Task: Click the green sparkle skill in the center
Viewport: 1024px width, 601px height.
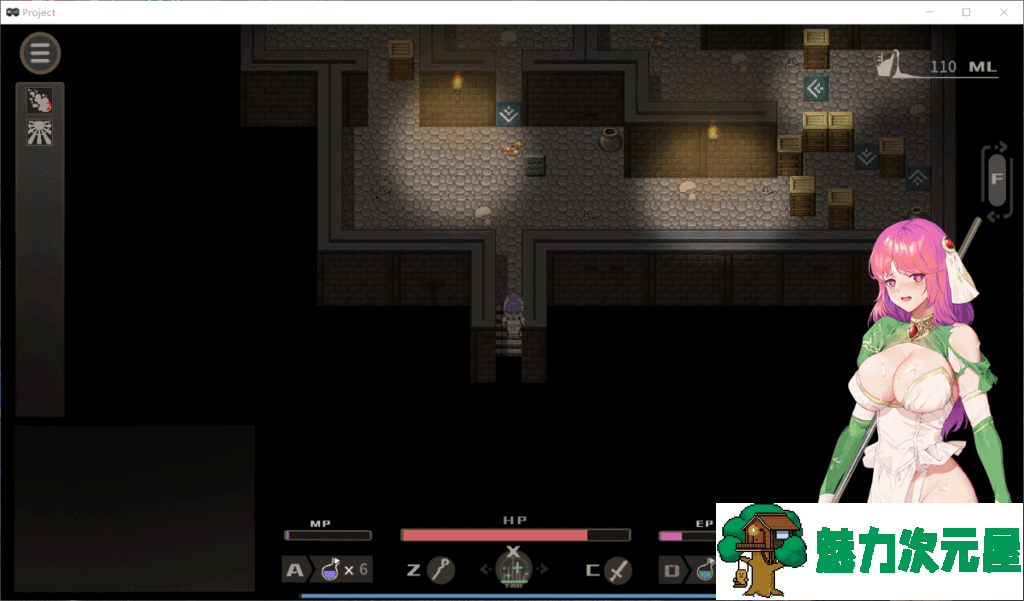Action: (x=513, y=571)
